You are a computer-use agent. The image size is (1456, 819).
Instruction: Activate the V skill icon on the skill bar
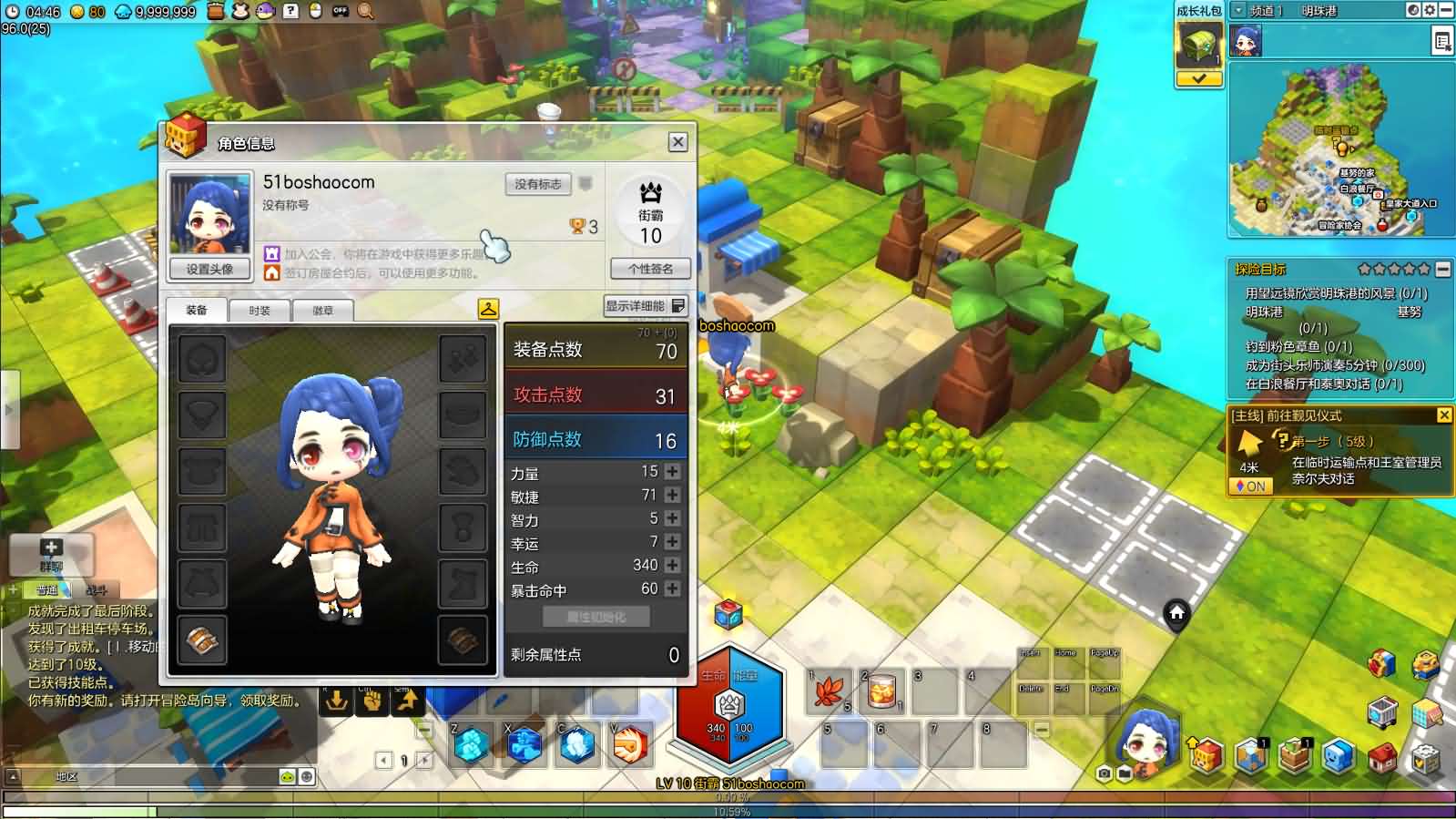(628, 745)
